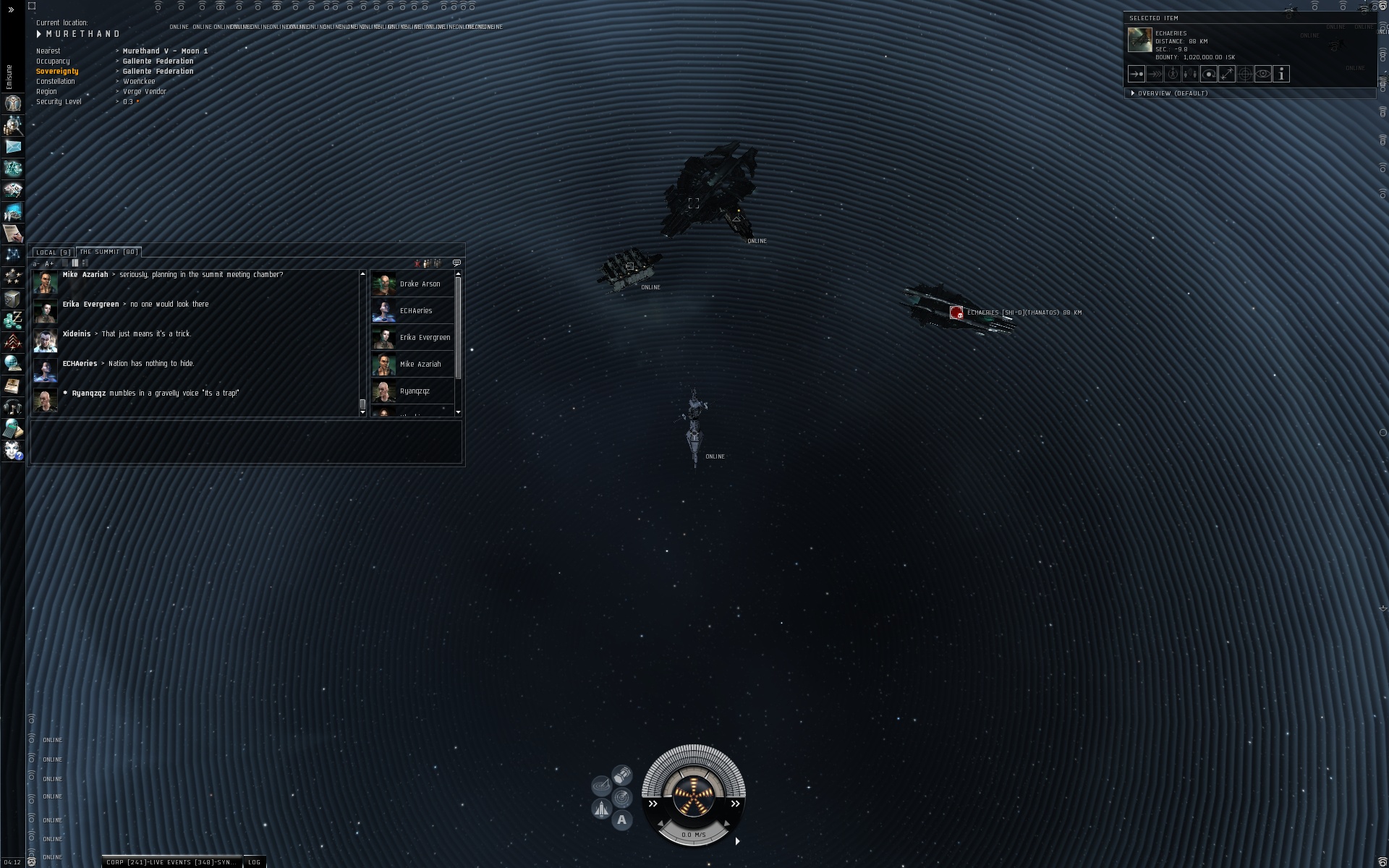1389x868 pixels.
Task: Open the mail envelope icon
Action: [x=12, y=147]
